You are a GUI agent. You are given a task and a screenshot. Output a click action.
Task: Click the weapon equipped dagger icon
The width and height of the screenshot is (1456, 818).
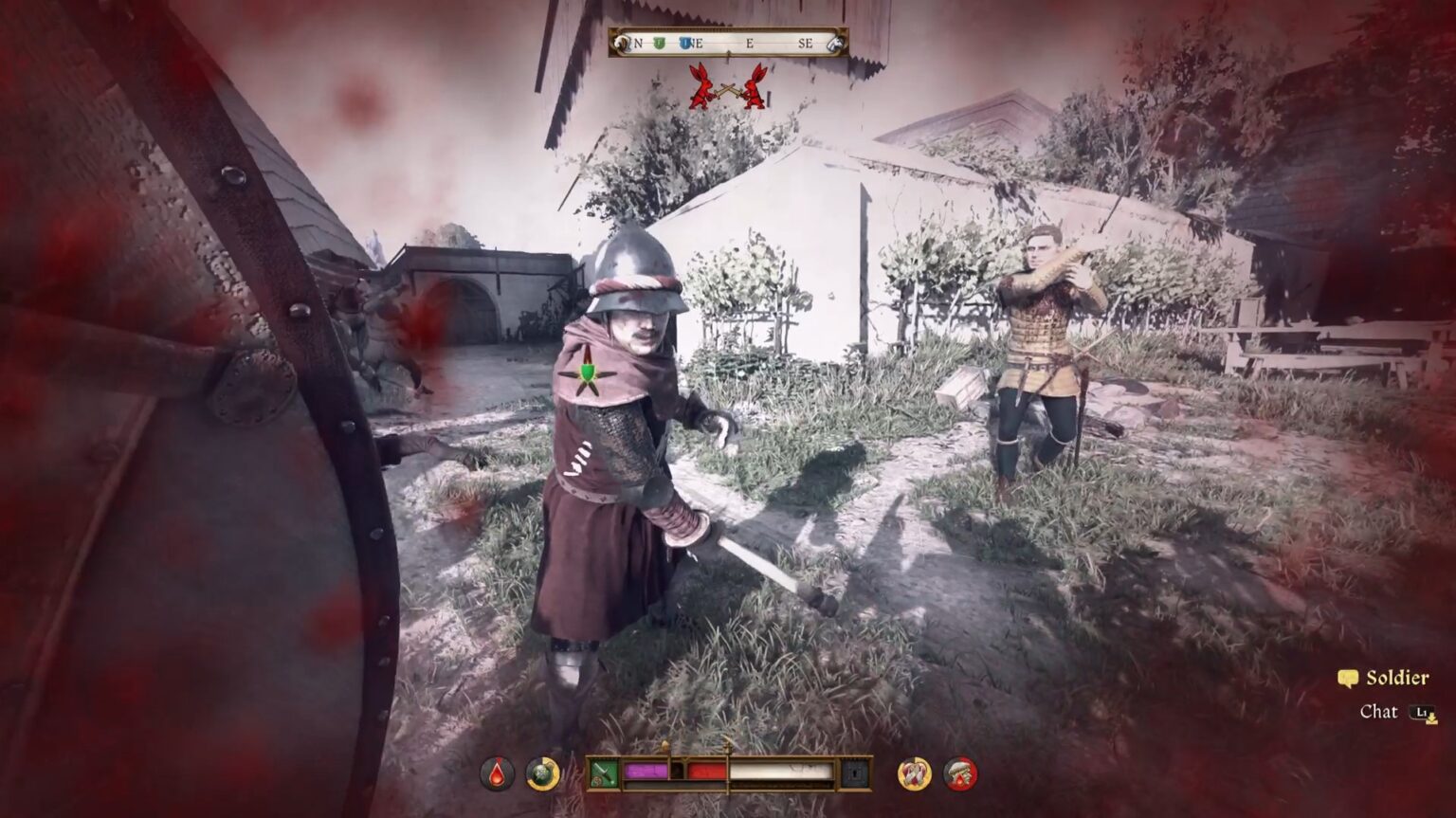point(604,773)
